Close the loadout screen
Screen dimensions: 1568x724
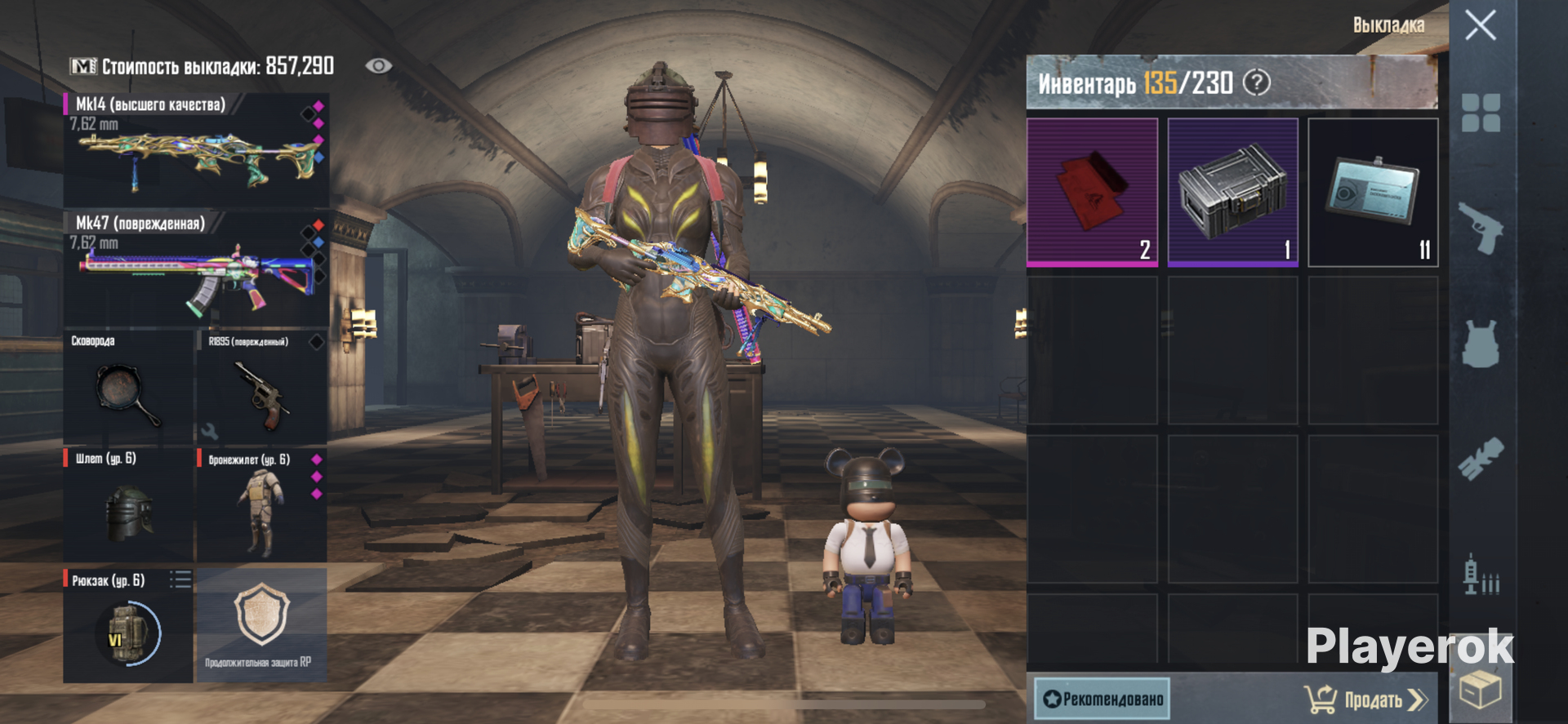(x=1480, y=25)
